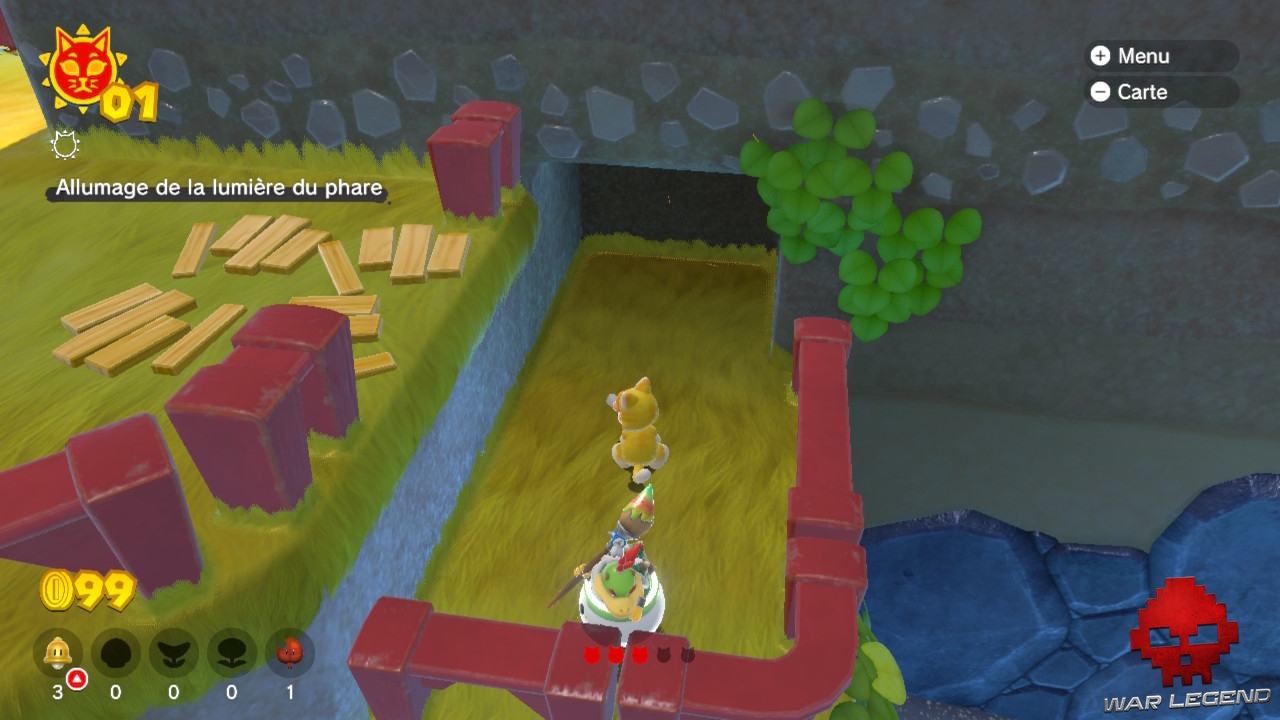Toggle the fourth darkened cat medal pip
Viewport: 1280px width, 720px height.
click(663, 652)
